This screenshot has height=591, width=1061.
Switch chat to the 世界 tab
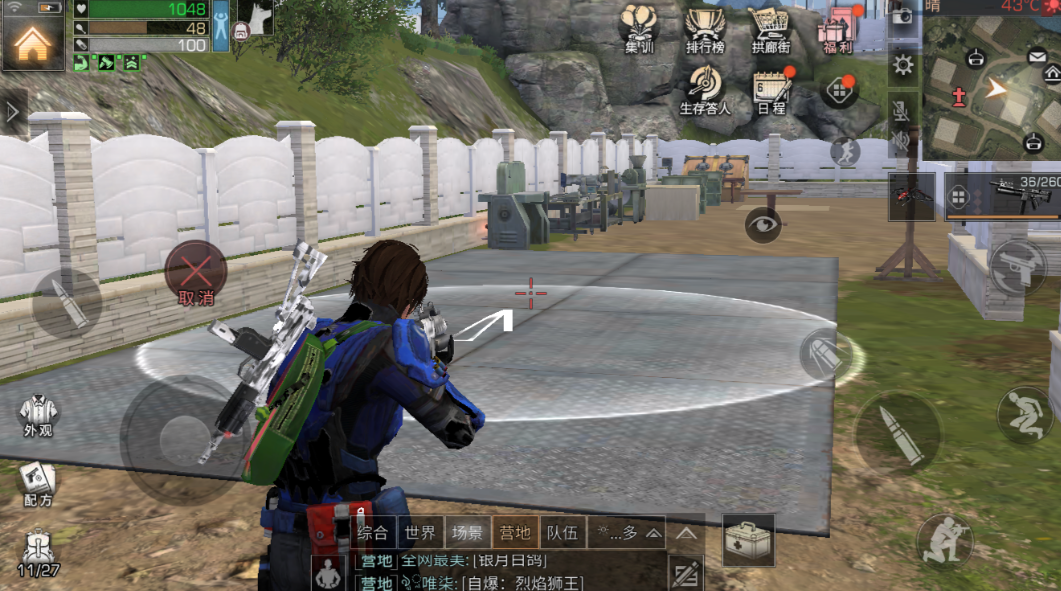pyautogui.click(x=420, y=532)
